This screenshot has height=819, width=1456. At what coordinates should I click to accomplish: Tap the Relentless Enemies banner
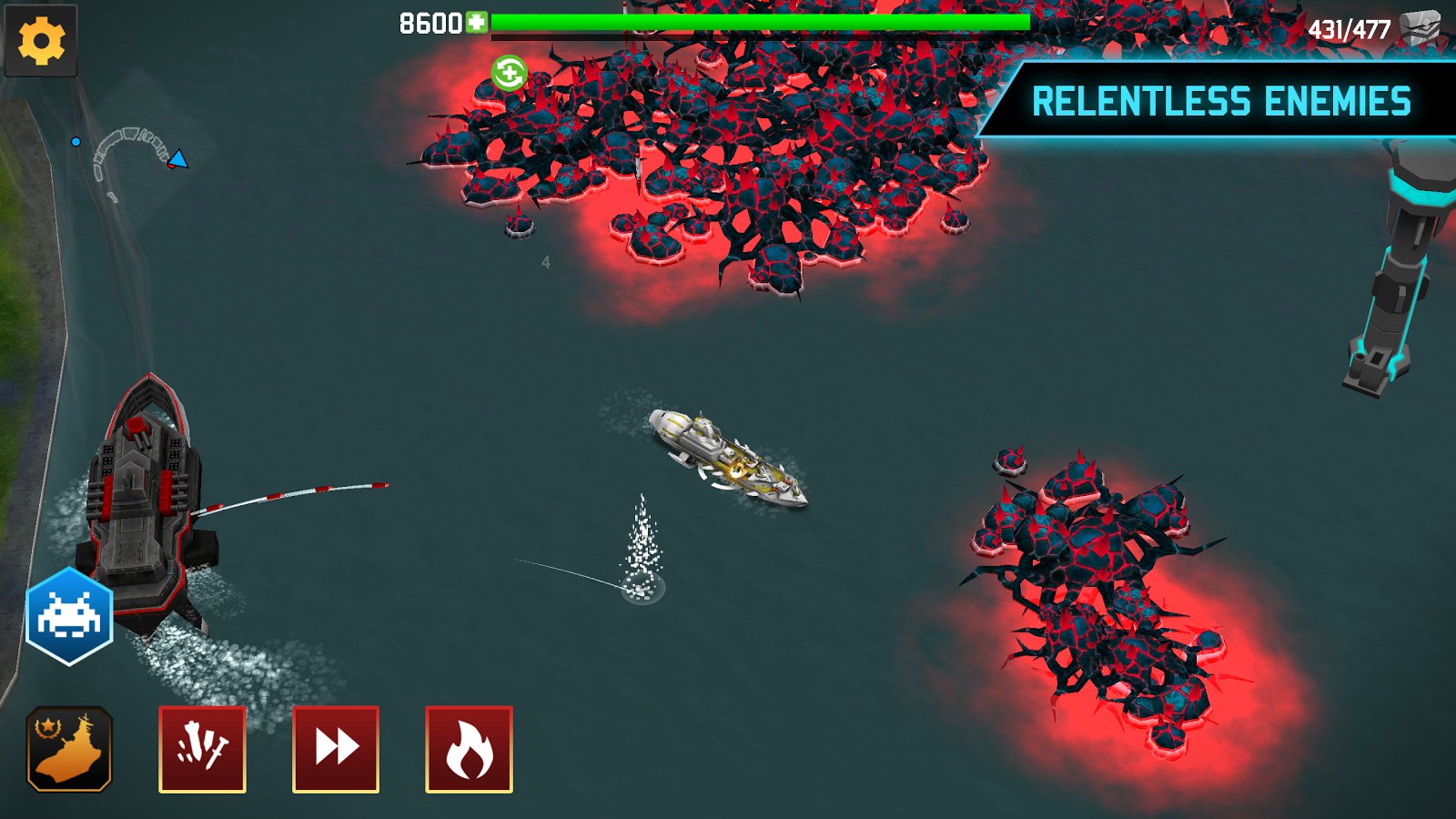pyautogui.click(x=1219, y=101)
